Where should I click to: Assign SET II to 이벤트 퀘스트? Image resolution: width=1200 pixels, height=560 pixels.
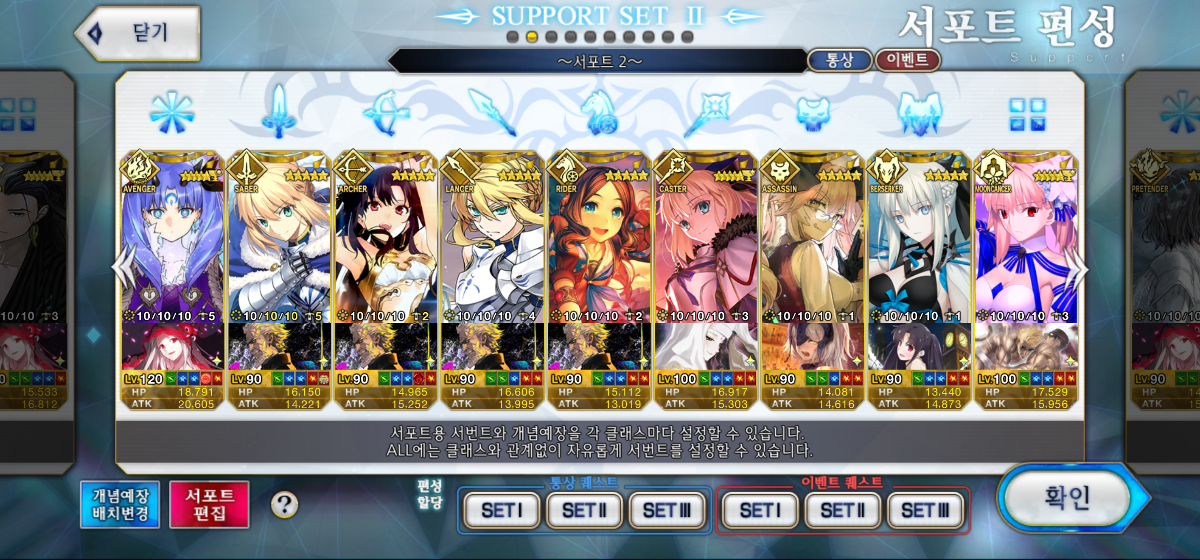click(843, 510)
